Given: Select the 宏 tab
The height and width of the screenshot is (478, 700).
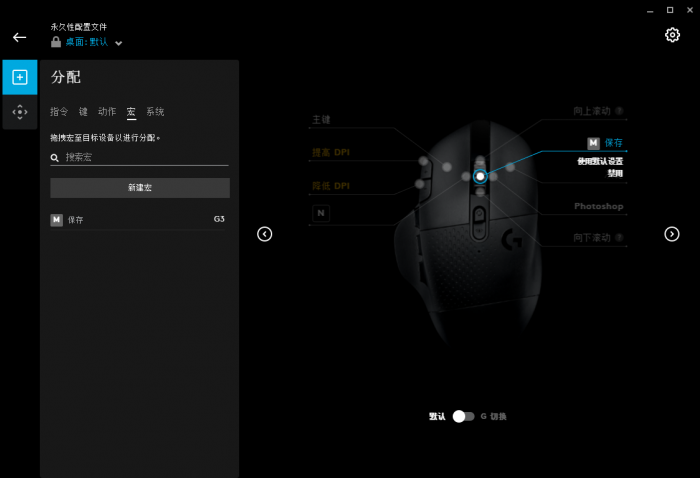Looking at the screenshot, I should point(131,112).
